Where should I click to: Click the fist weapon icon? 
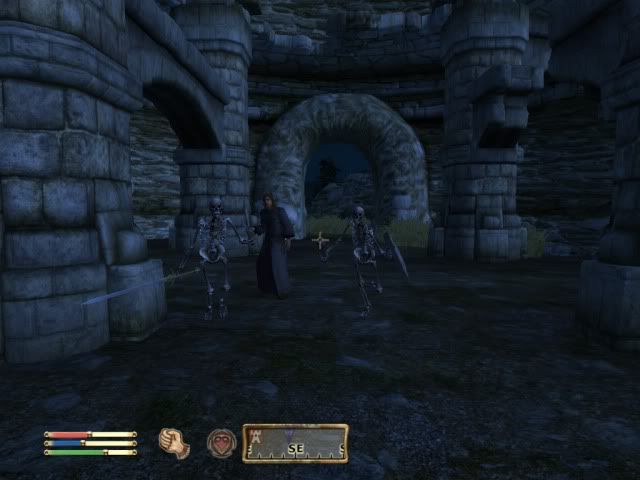click(174, 442)
